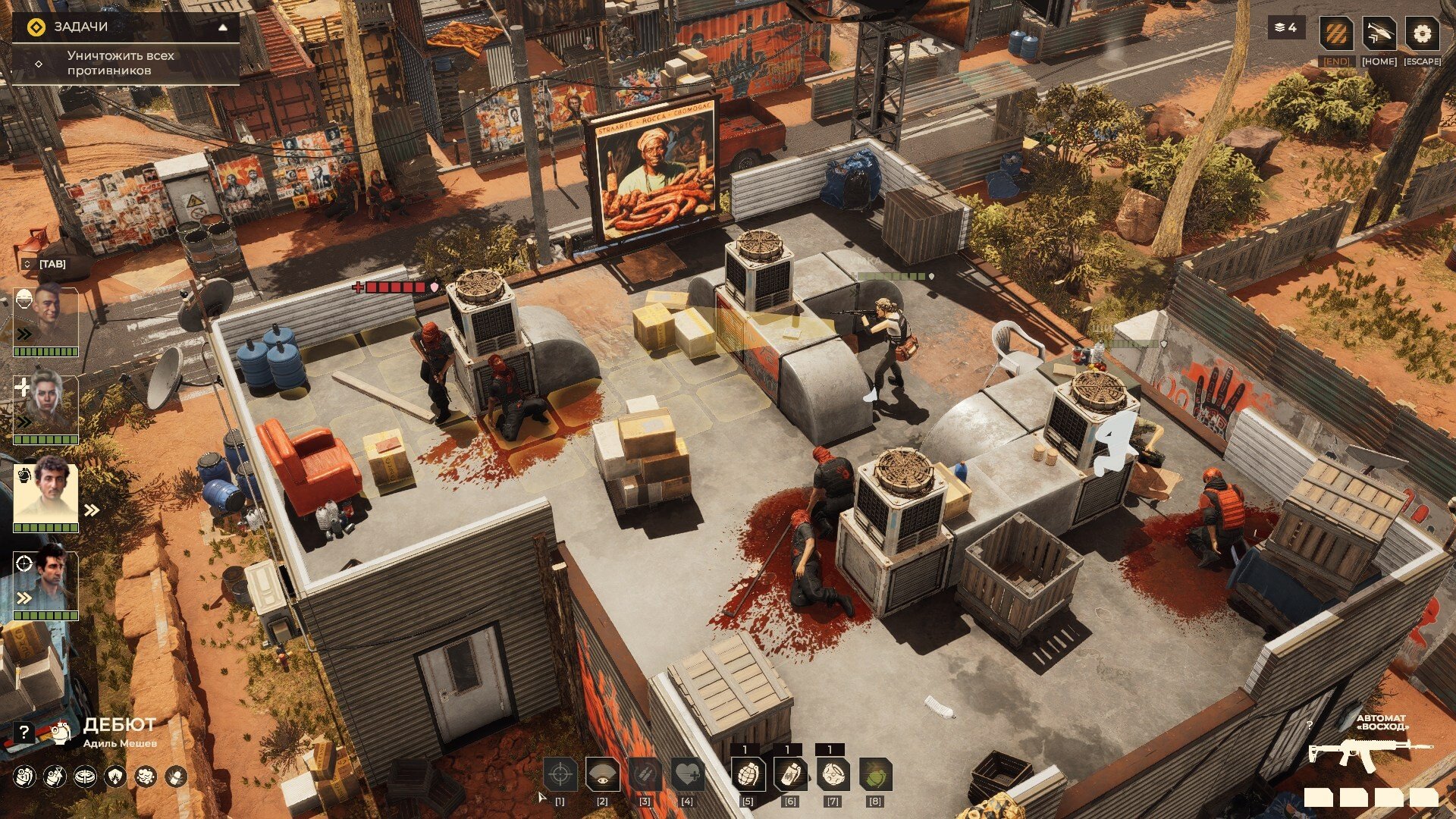Activate the crosshair aimed shot ability
1456x819 pixels.
(x=560, y=775)
